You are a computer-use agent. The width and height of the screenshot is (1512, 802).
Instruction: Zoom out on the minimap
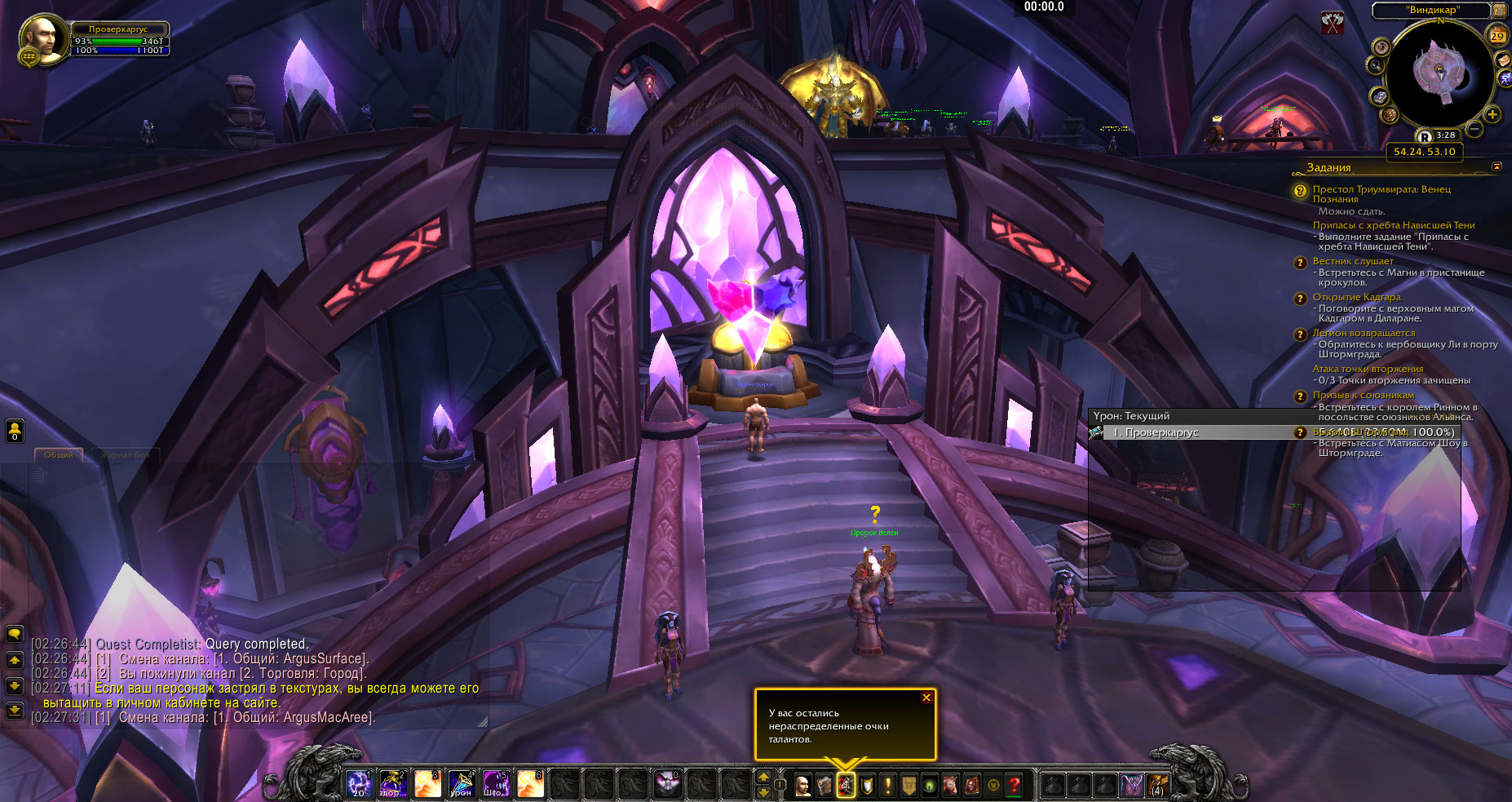click(x=1474, y=129)
